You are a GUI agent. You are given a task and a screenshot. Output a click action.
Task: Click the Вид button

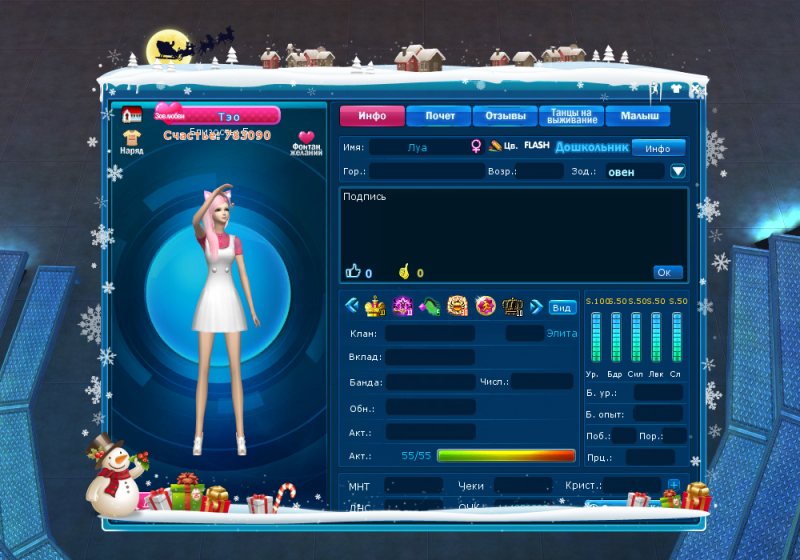click(x=562, y=307)
